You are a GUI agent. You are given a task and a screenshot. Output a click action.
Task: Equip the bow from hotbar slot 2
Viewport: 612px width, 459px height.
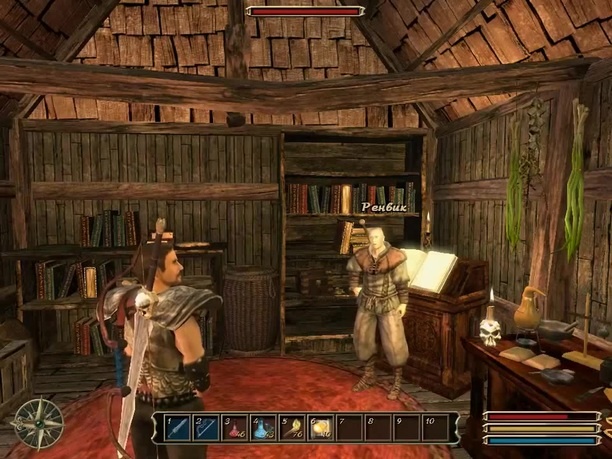coord(206,428)
